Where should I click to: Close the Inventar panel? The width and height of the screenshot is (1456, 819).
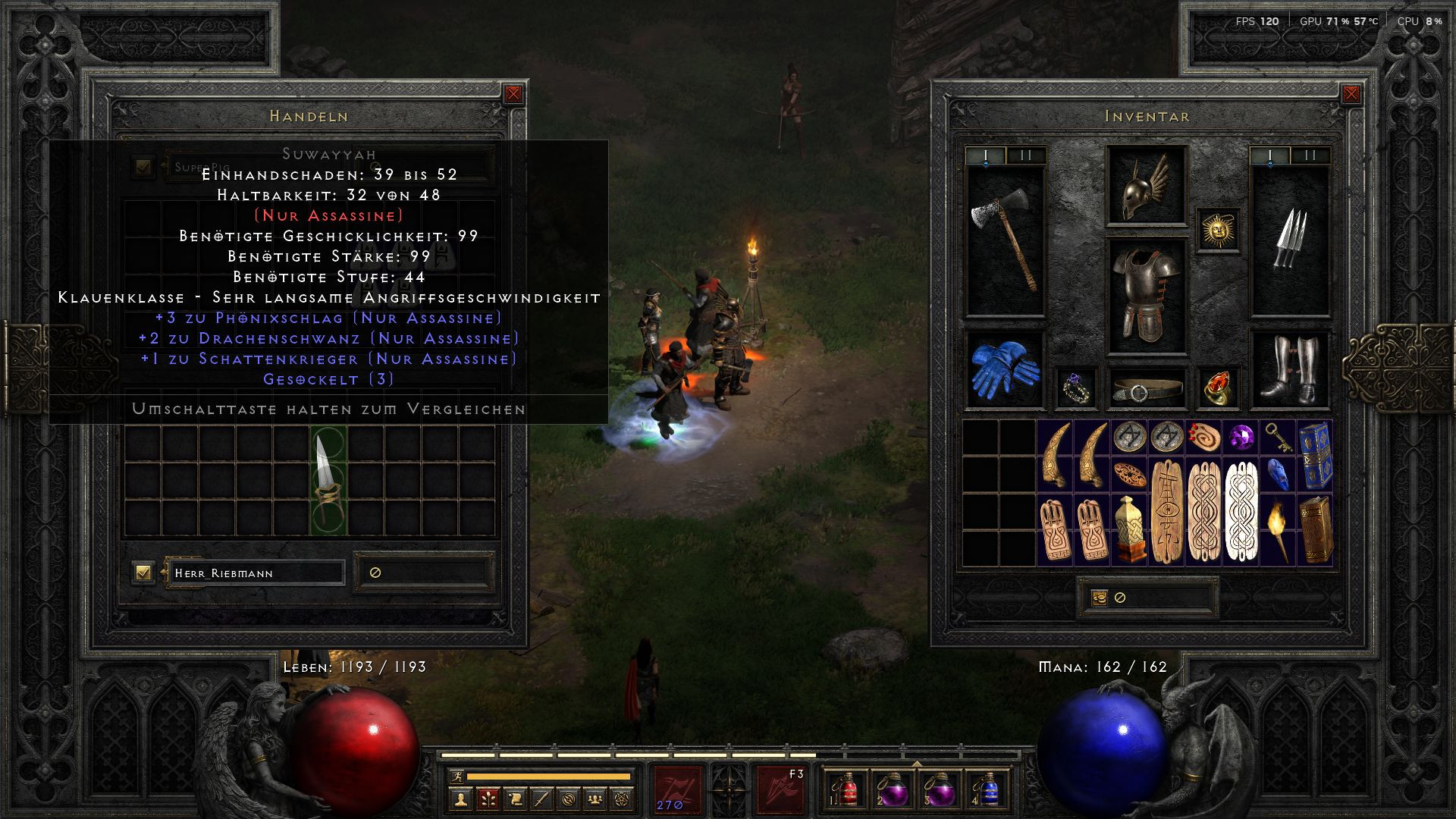(x=1351, y=94)
